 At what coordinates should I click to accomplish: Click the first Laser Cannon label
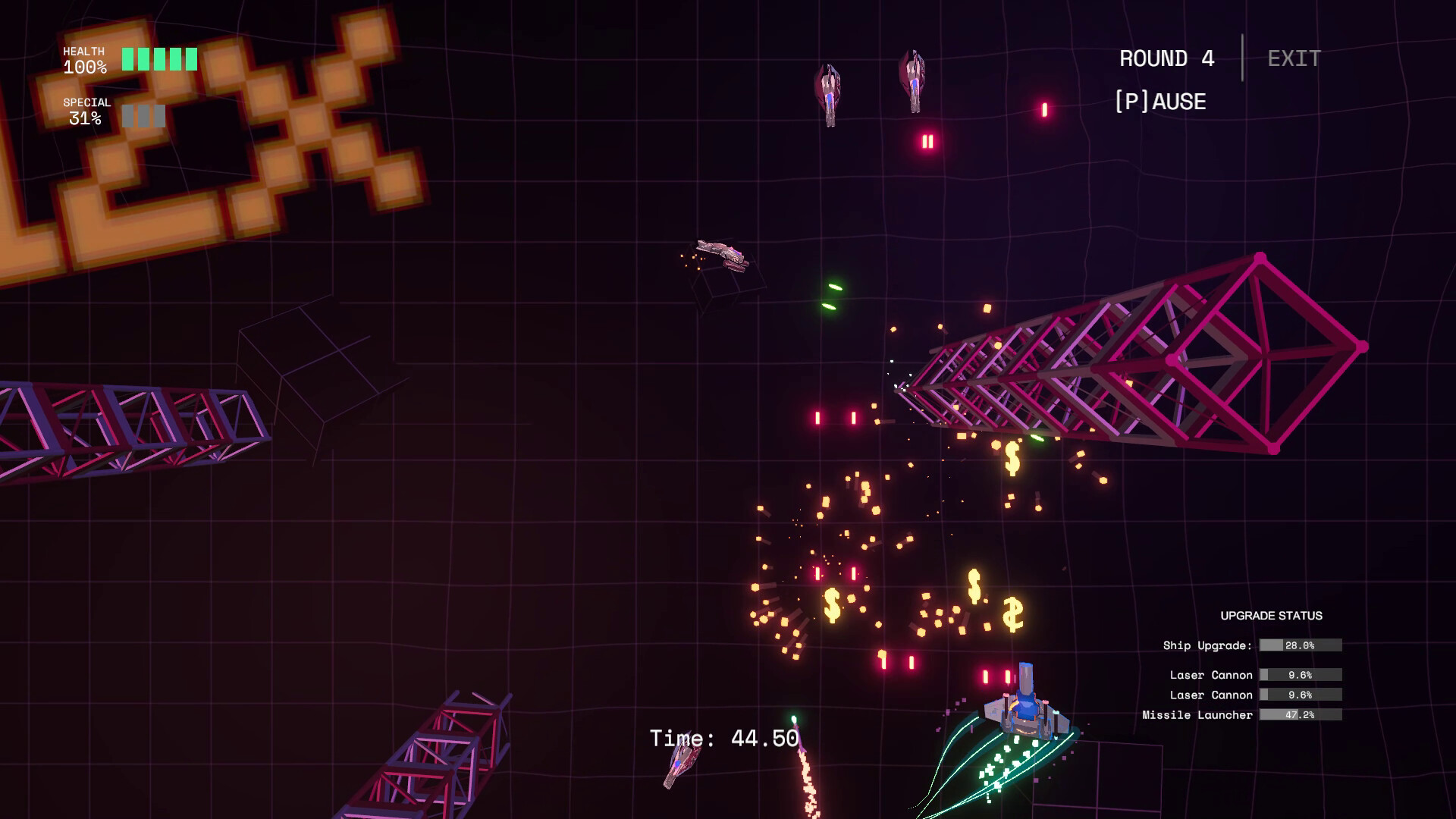(1211, 675)
